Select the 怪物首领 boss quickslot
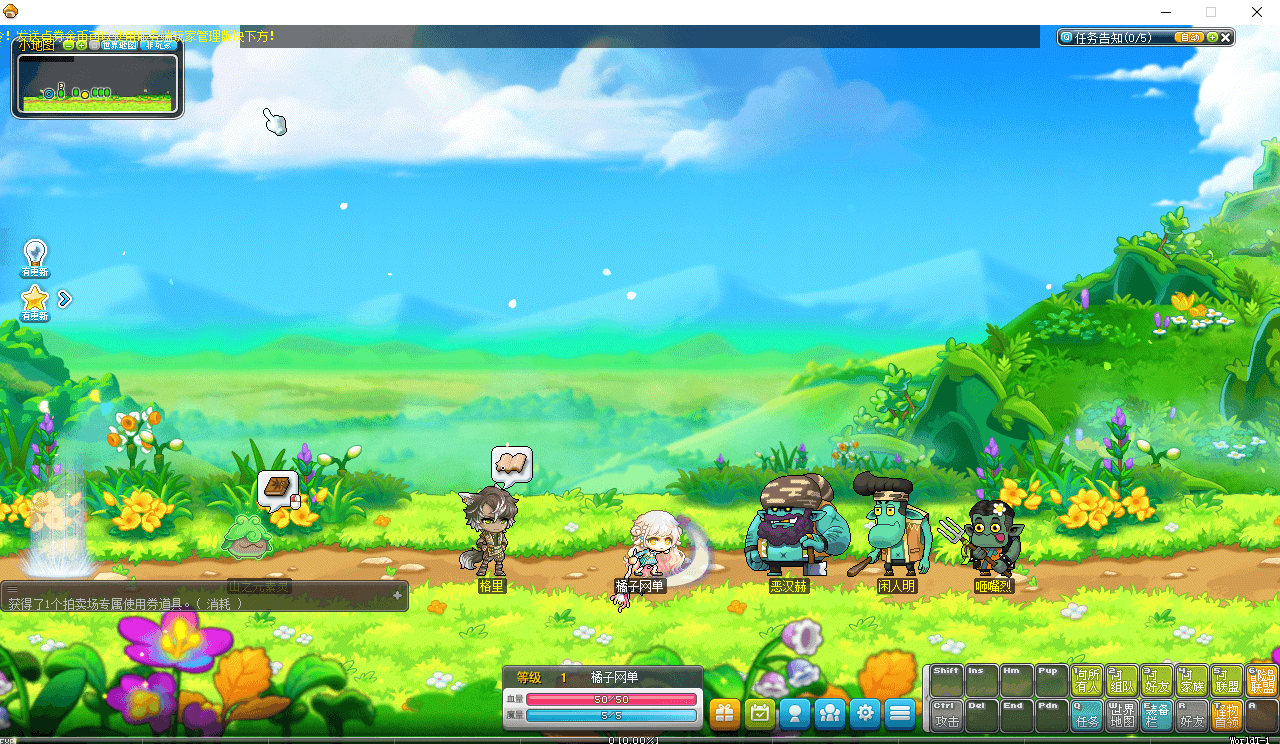This screenshot has width=1280, height=744. coord(1226,714)
